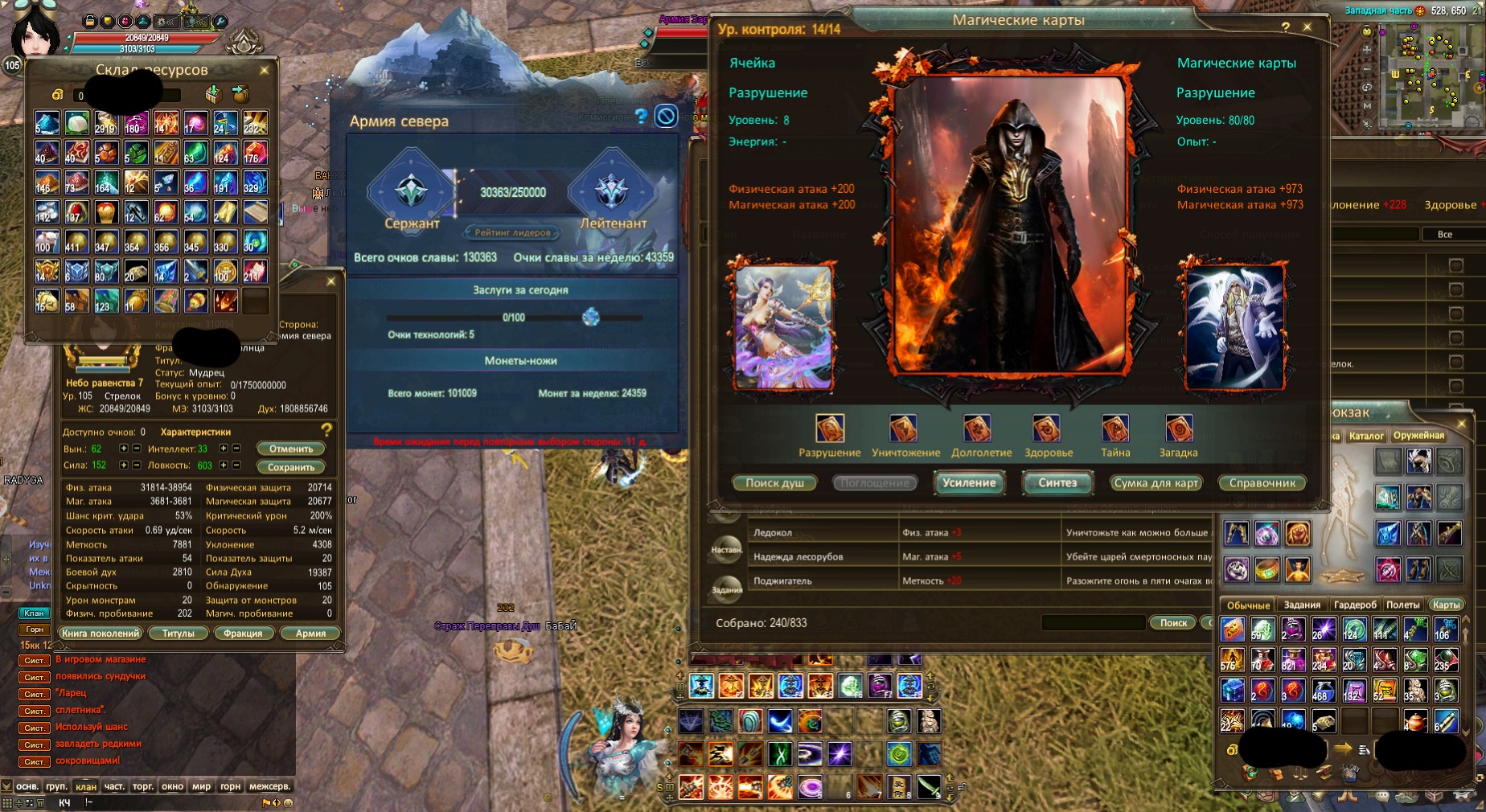Open Сумка для карт
This screenshot has width=1486, height=812.
[1156, 483]
